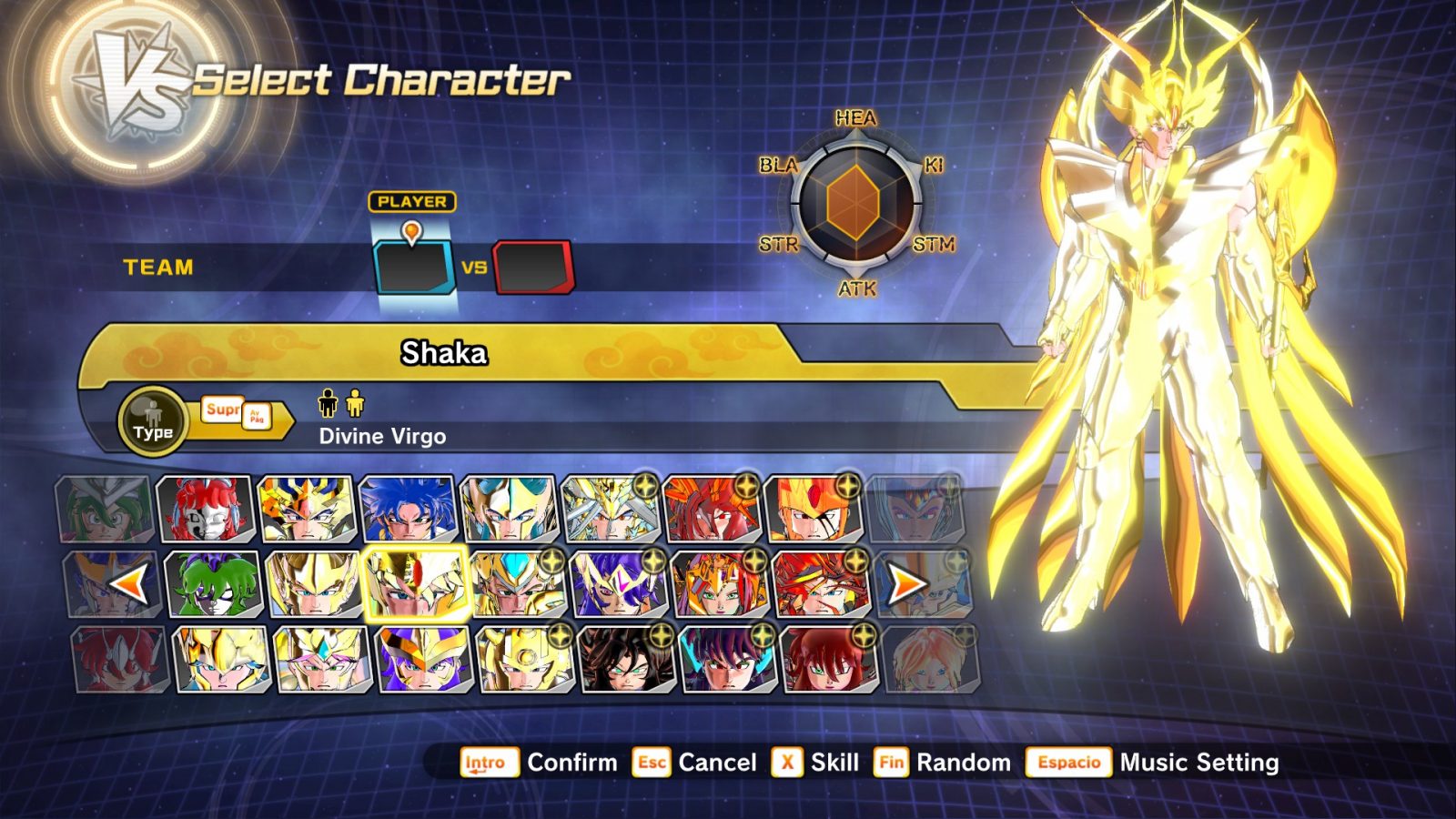This screenshot has width=1456, height=819.
Task: Pick the dark-red-haired green-eyed character portrait
Action: point(828,660)
